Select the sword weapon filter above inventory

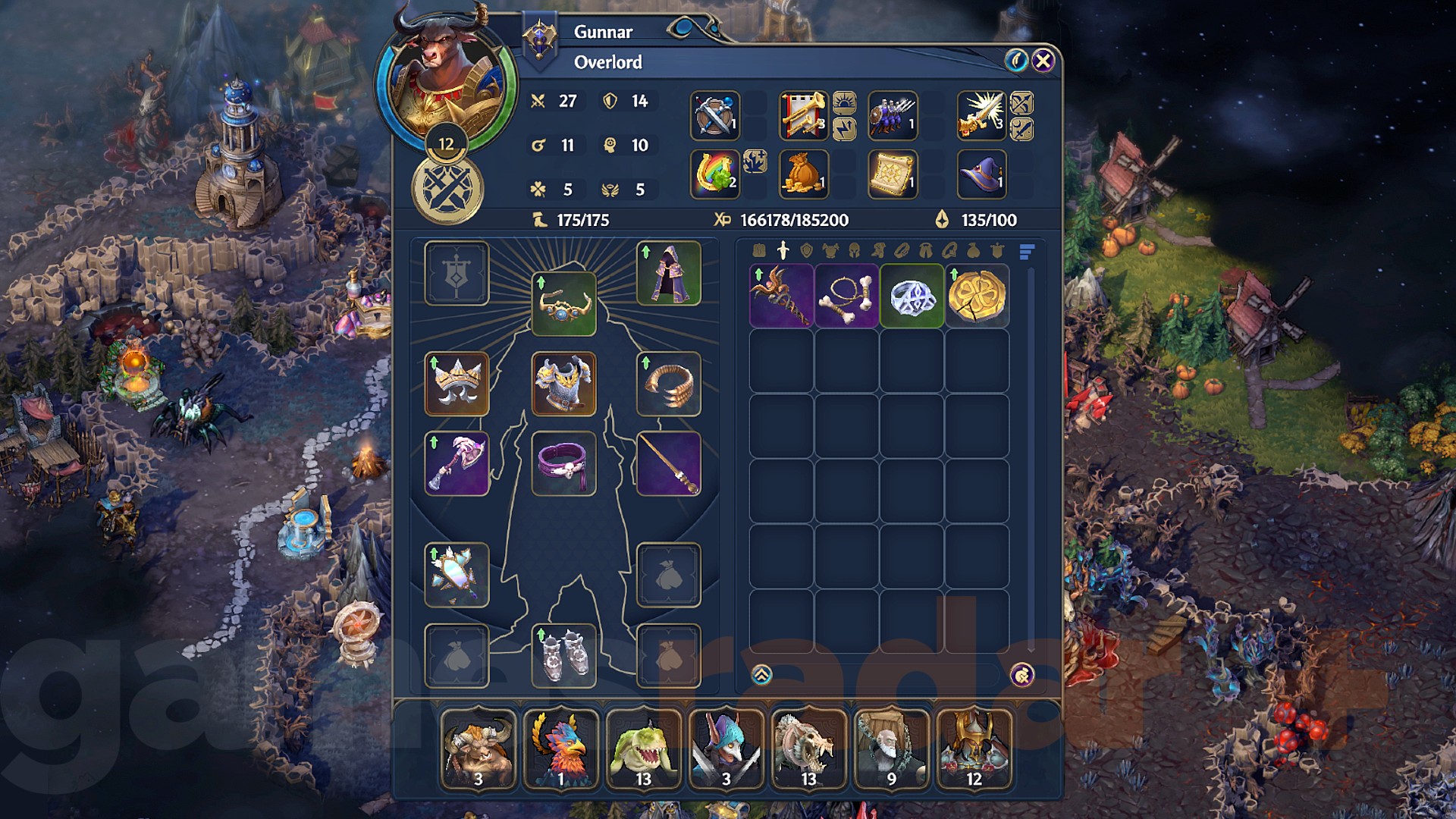pos(783,249)
